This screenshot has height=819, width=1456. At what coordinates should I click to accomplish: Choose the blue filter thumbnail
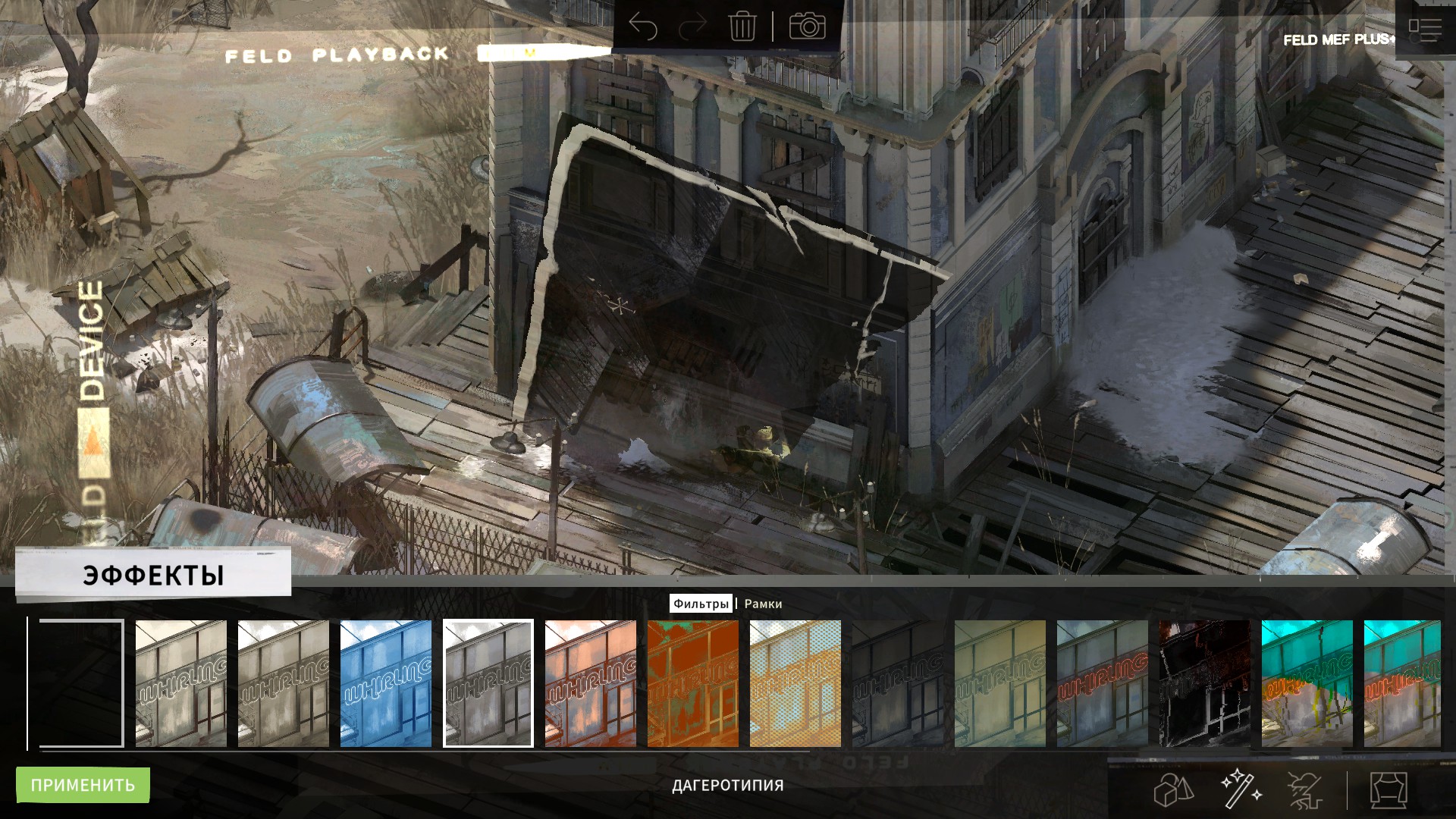pos(386,683)
